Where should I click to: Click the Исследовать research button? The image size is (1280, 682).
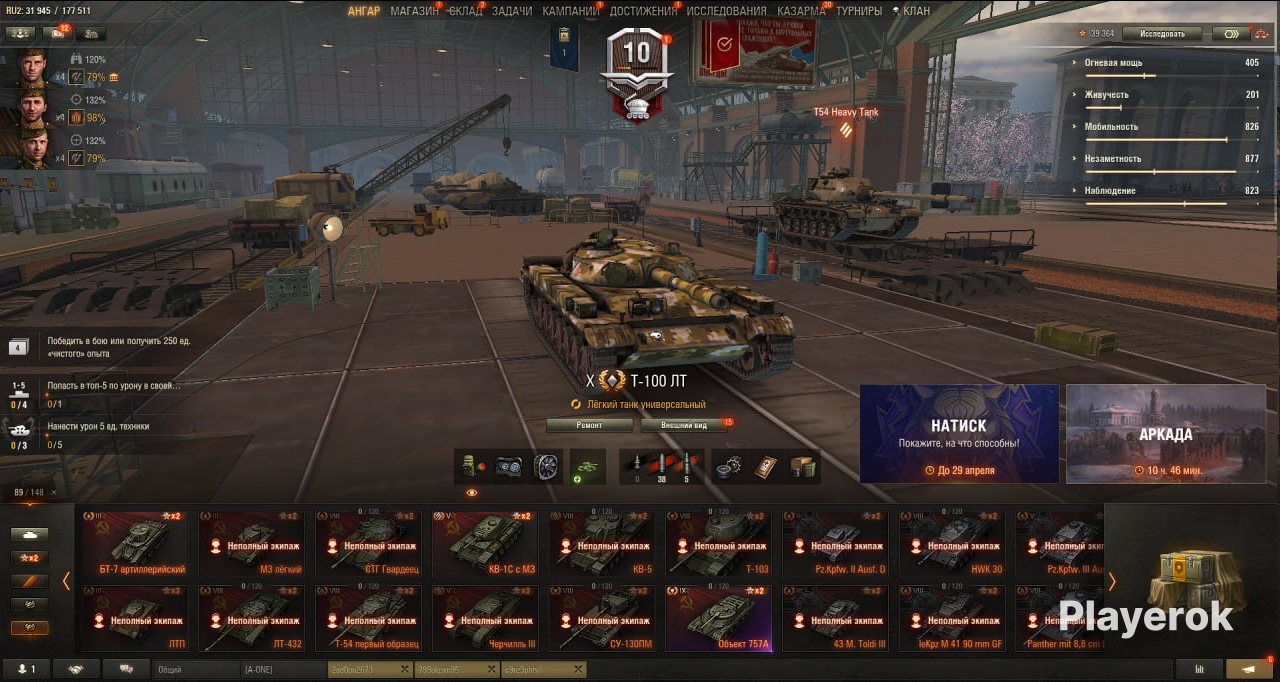[1161, 34]
